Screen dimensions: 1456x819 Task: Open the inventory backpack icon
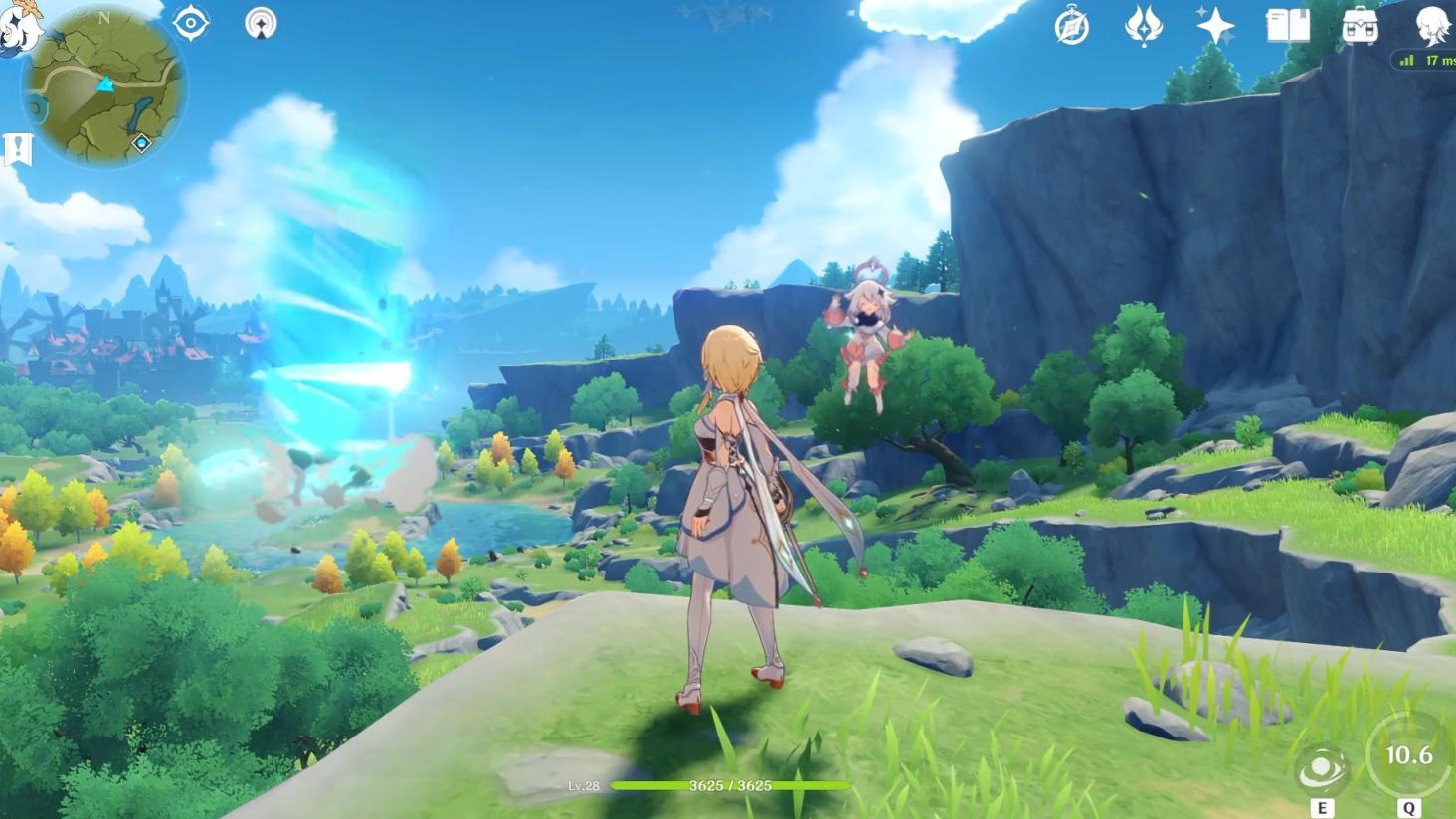point(1360,25)
